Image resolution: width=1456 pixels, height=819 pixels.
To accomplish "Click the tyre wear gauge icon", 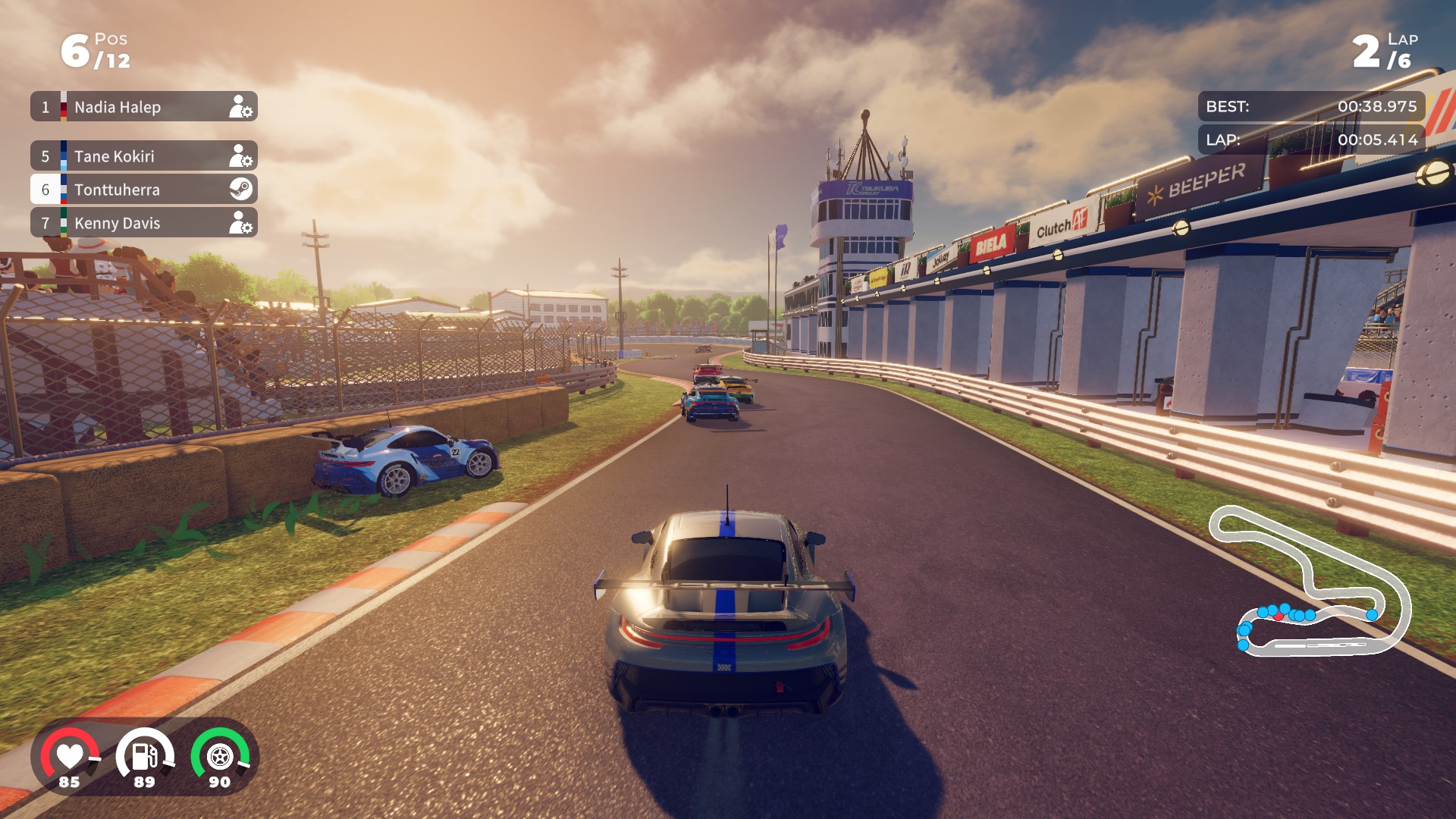I will point(220,757).
